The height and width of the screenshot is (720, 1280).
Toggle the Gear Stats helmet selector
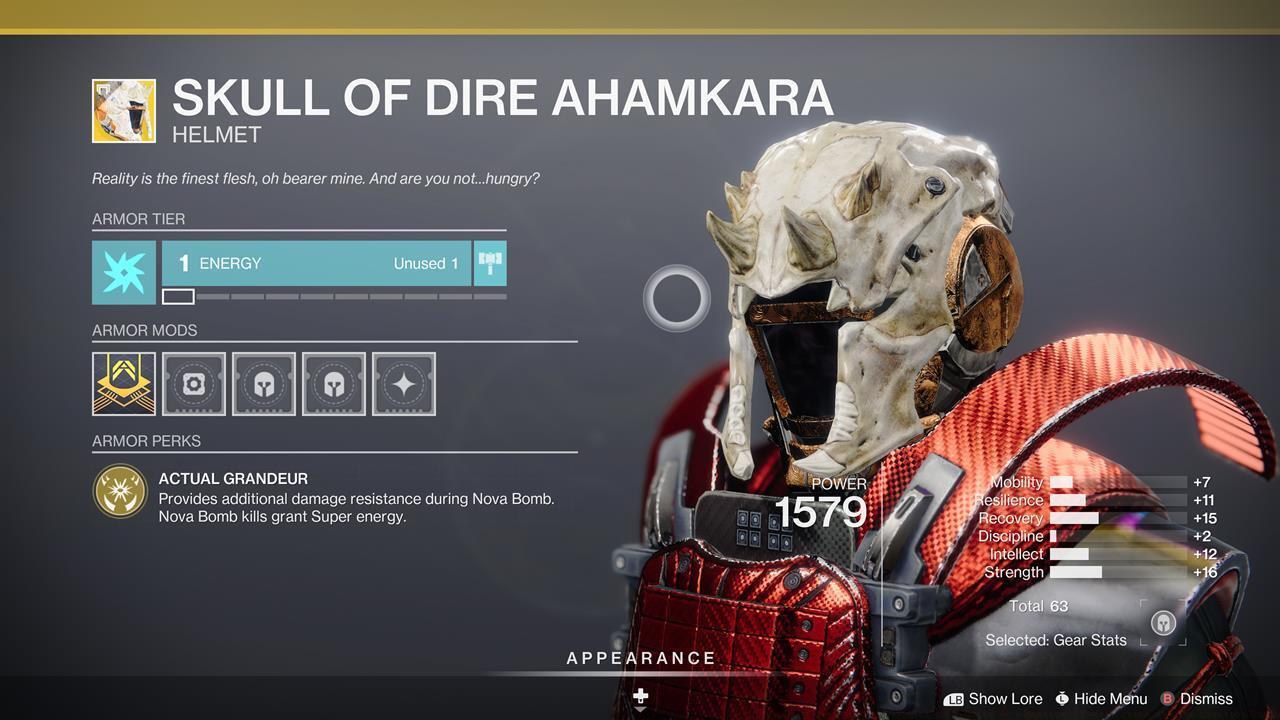tap(1163, 622)
